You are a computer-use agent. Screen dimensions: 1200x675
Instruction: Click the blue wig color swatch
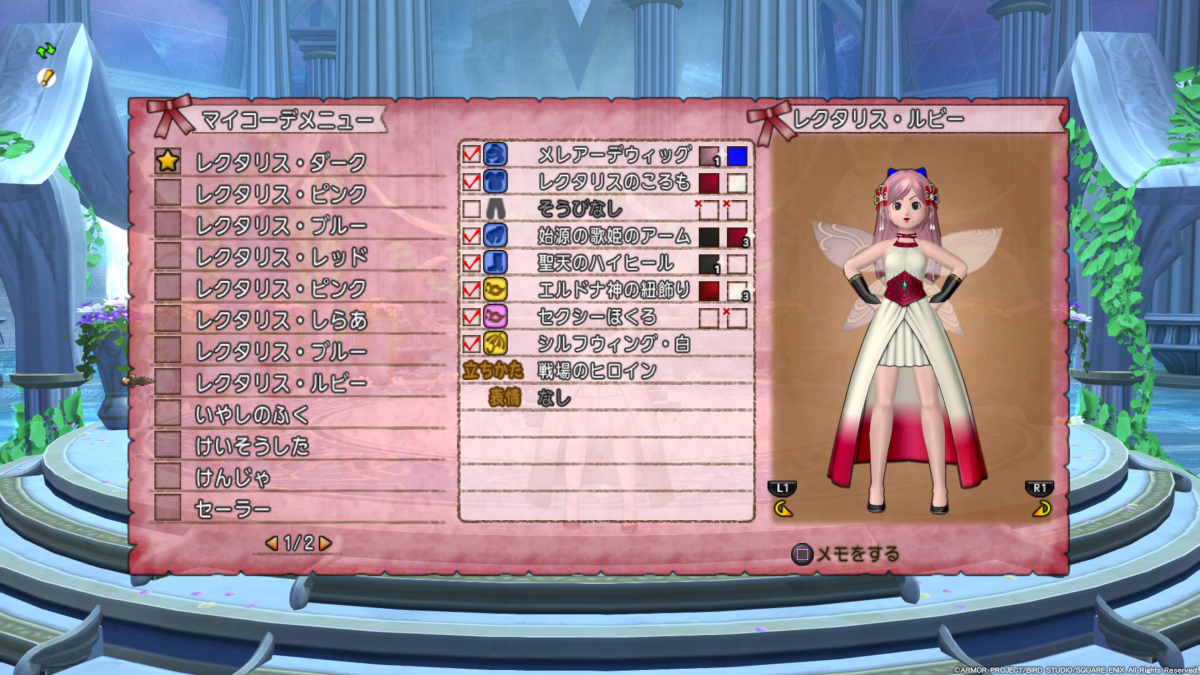click(737, 156)
